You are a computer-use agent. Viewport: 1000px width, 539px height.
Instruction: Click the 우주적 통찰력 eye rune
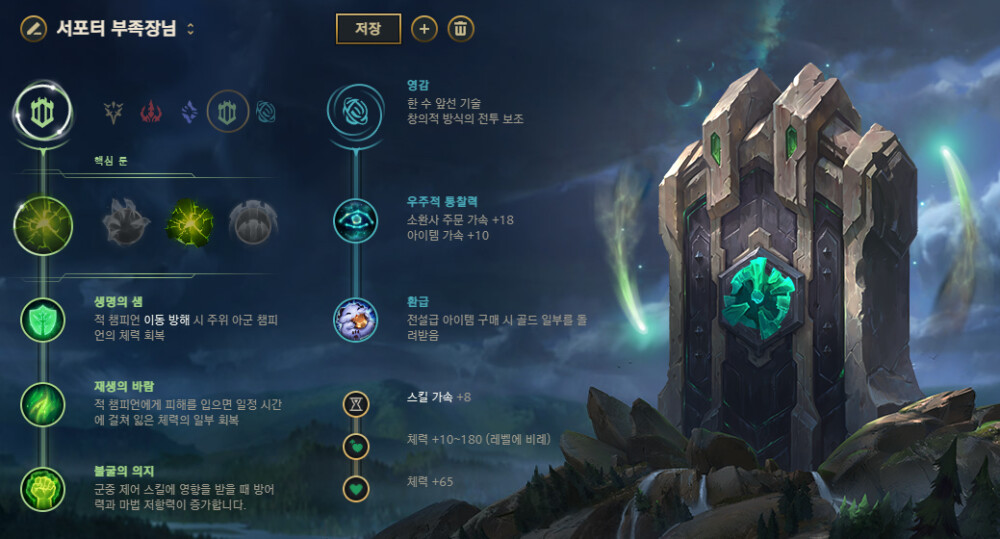(356, 220)
